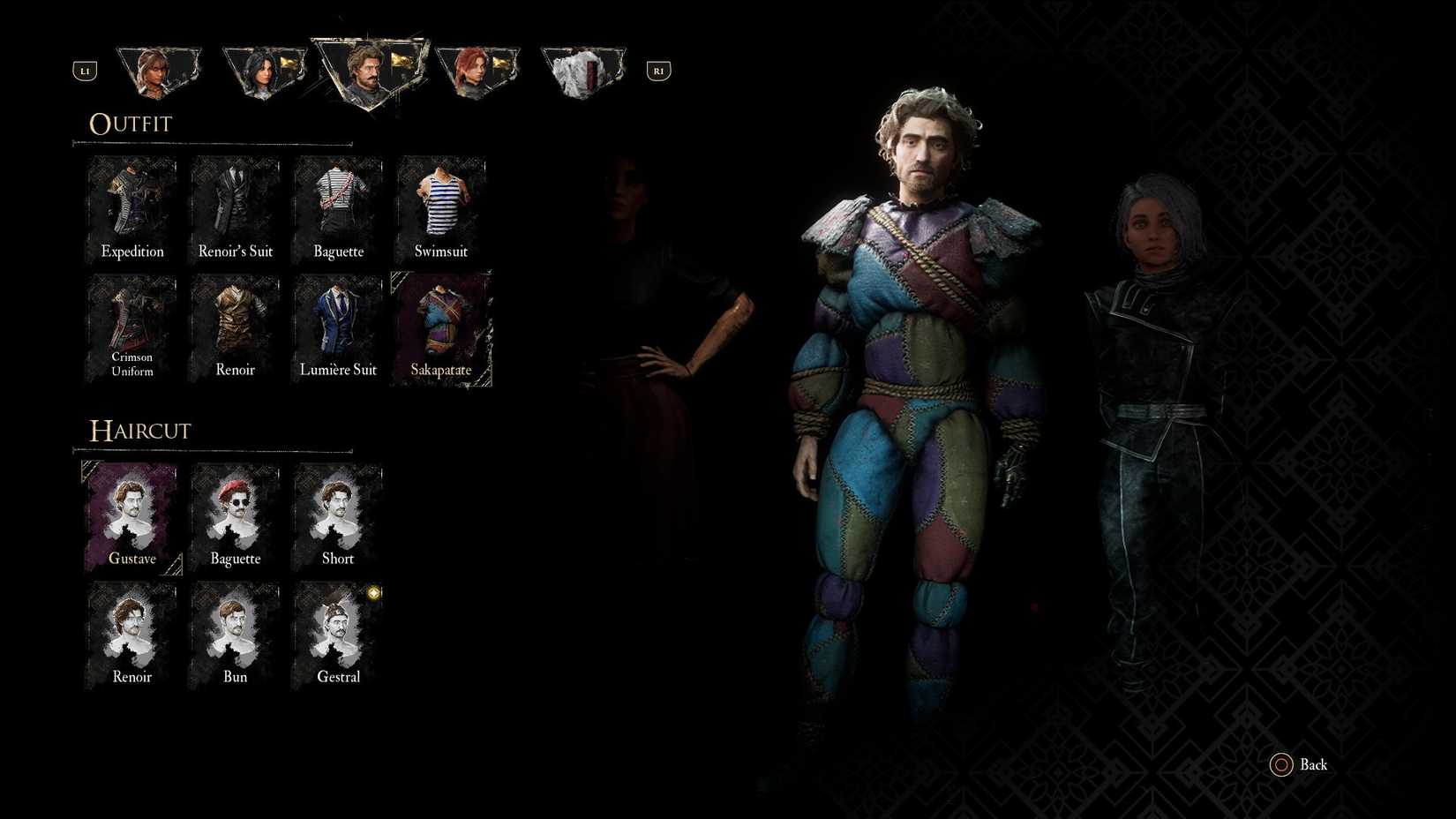The image size is (1456, 819).
Task: Select the Crimson Uniform outfit
Action: click(131, 327)
